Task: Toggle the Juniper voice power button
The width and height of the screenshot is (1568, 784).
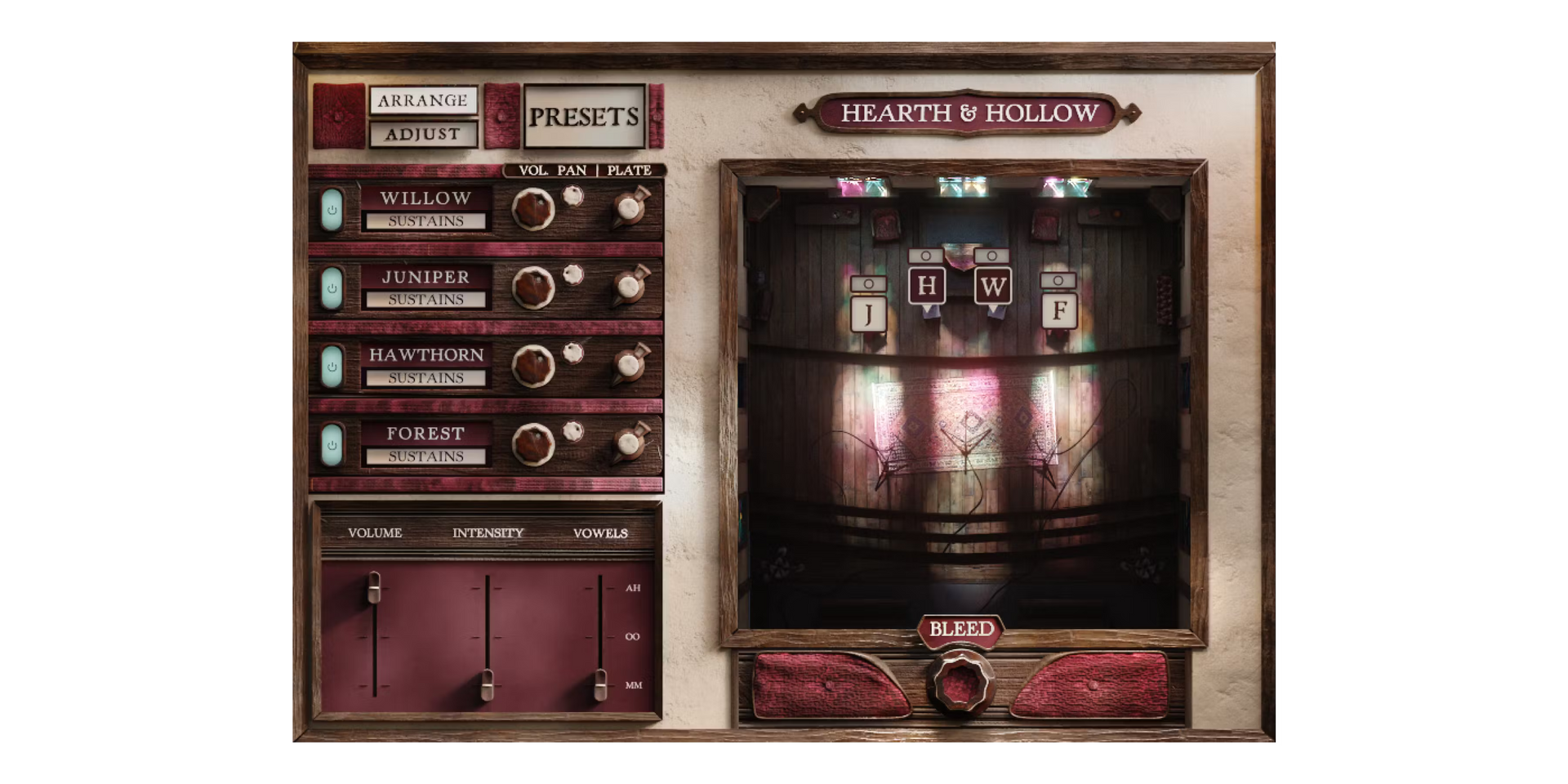Action: (332, 288)
